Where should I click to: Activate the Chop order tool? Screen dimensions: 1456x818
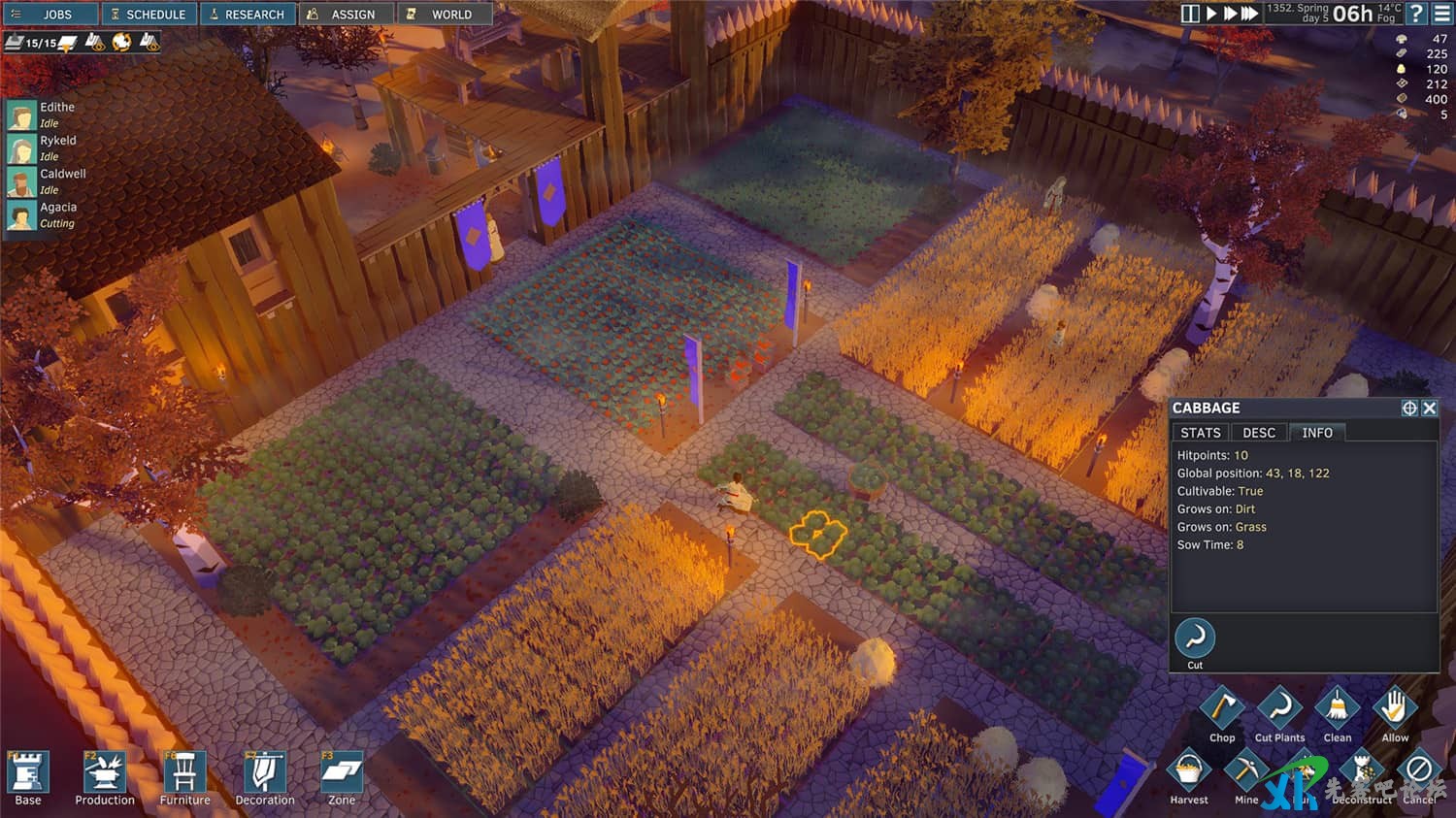coord(1222,709)
